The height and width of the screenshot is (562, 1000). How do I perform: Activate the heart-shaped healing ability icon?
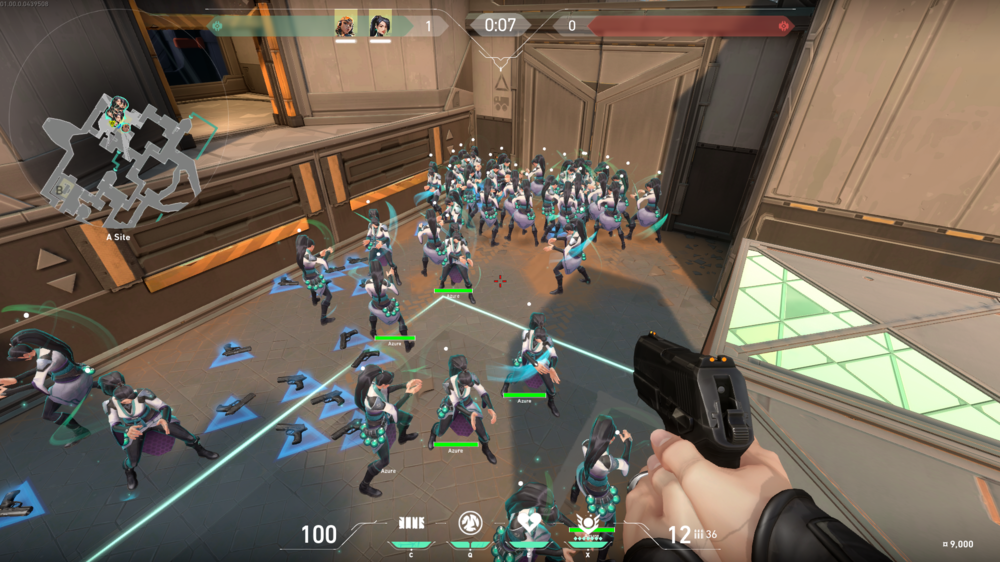[528, 522]
